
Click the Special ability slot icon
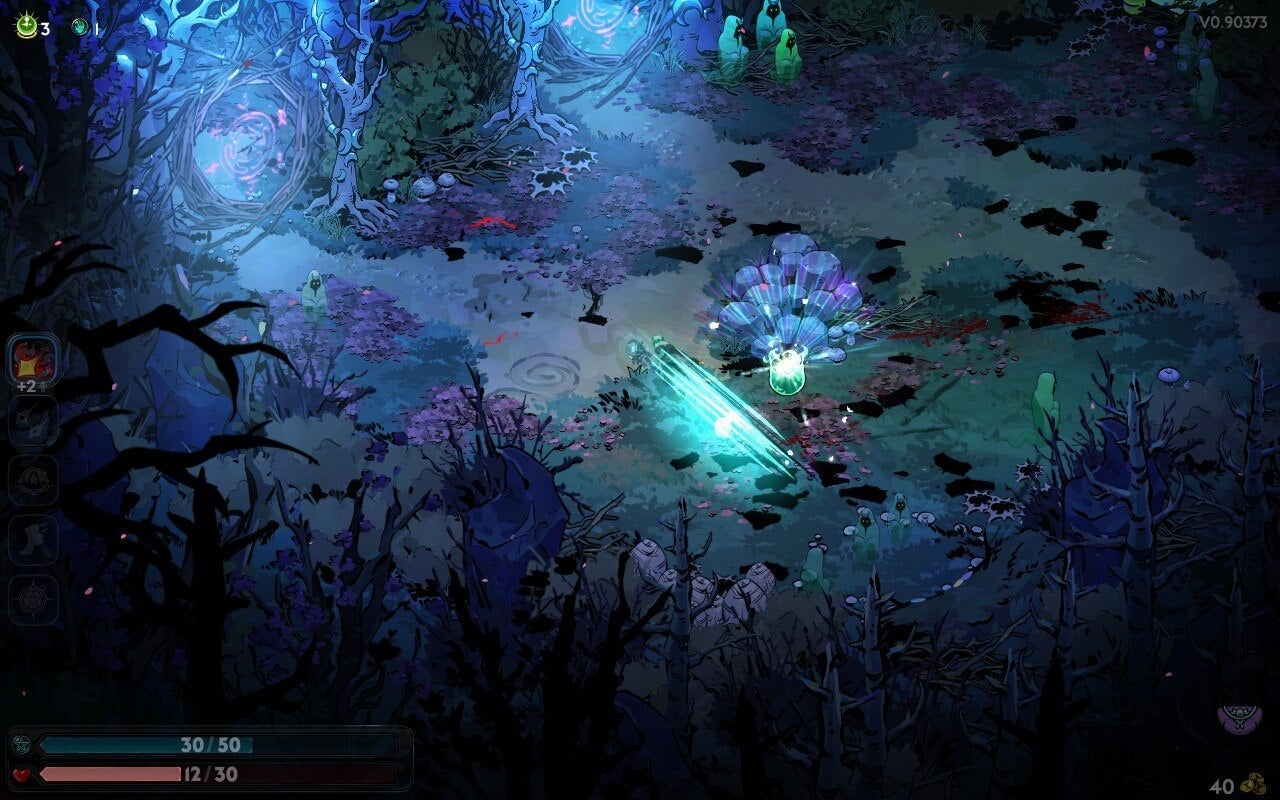pos(30,421)
